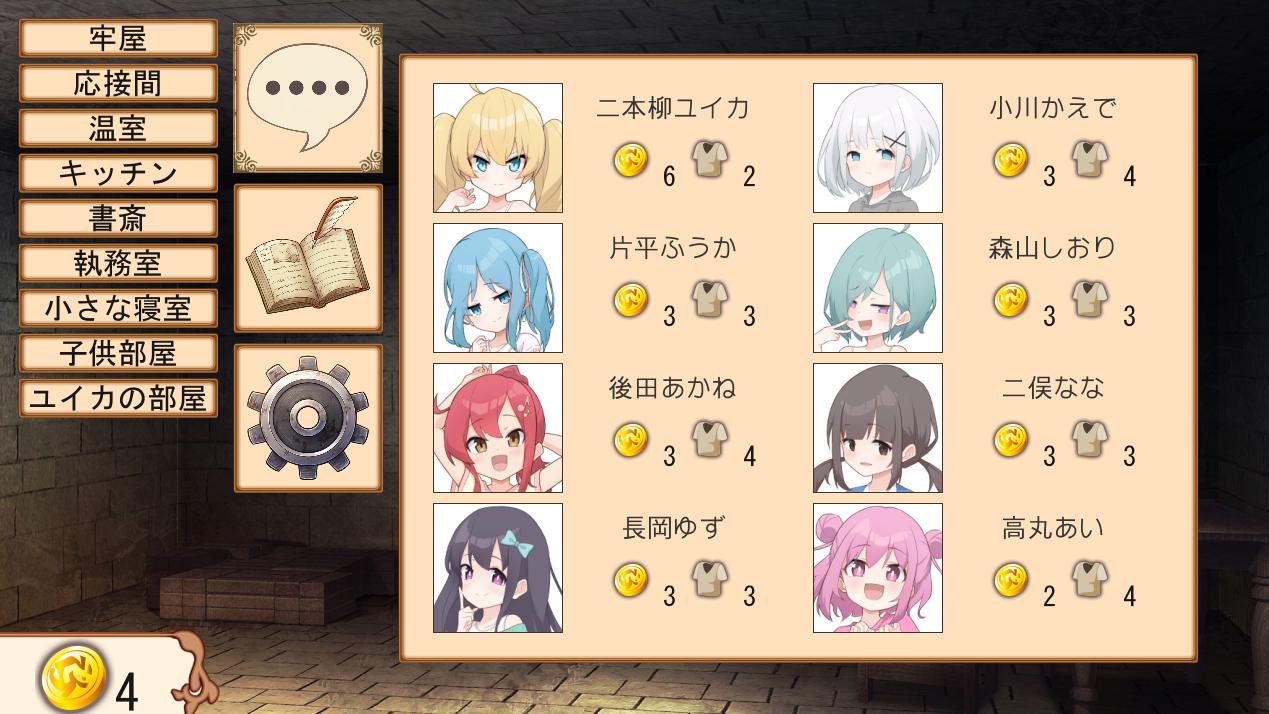Pick 二俣なな's brown-haired portrait

coord(878,428)
